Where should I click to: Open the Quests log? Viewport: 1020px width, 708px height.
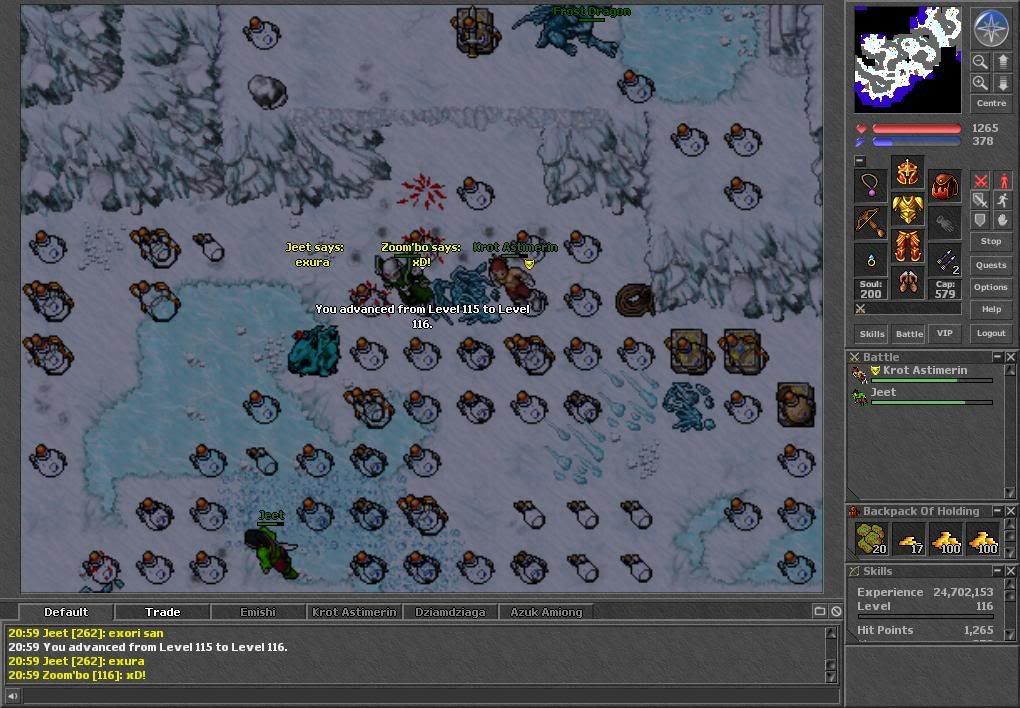[x=990, y=265]
